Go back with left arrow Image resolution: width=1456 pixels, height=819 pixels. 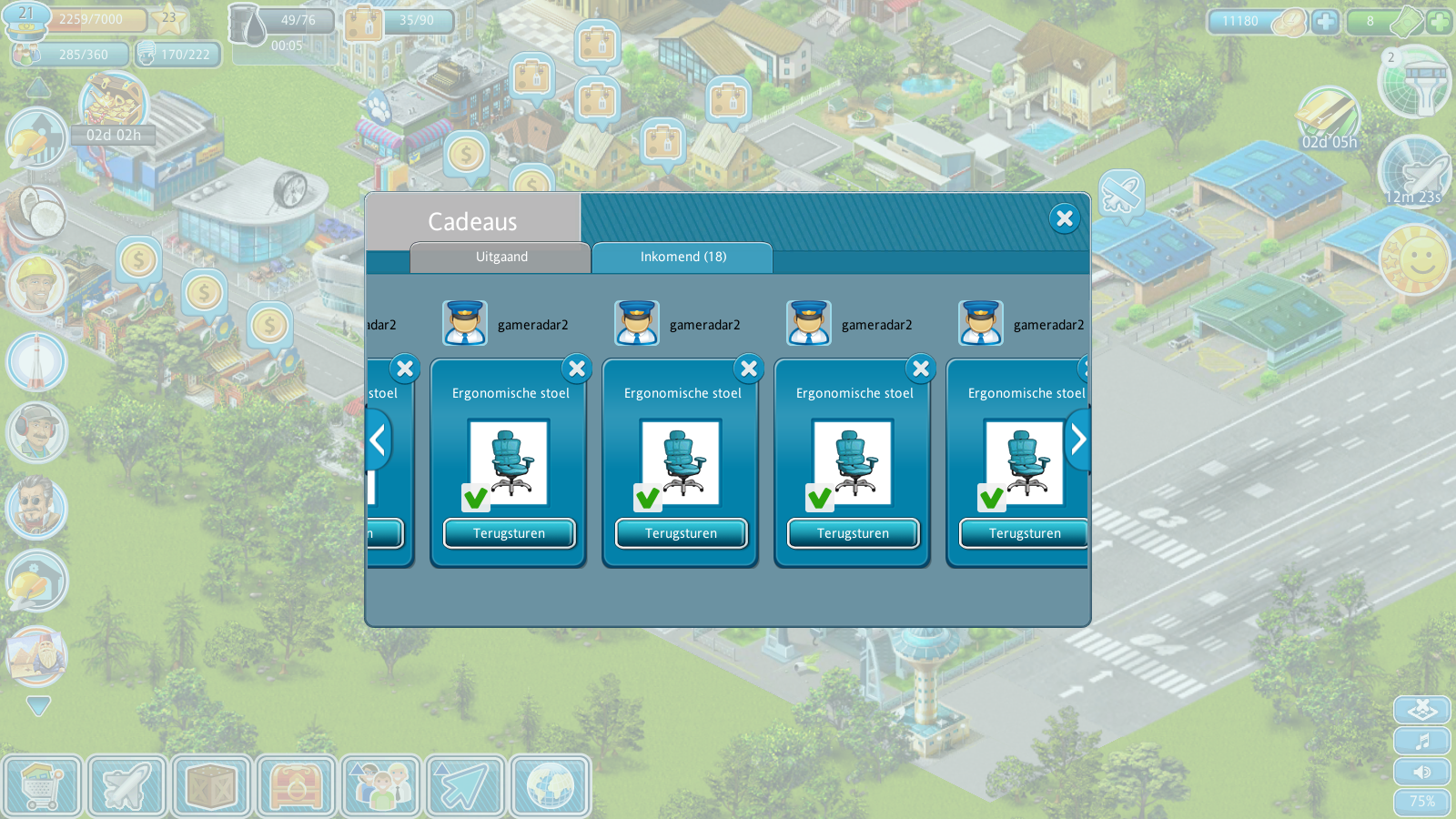[378, 440]
